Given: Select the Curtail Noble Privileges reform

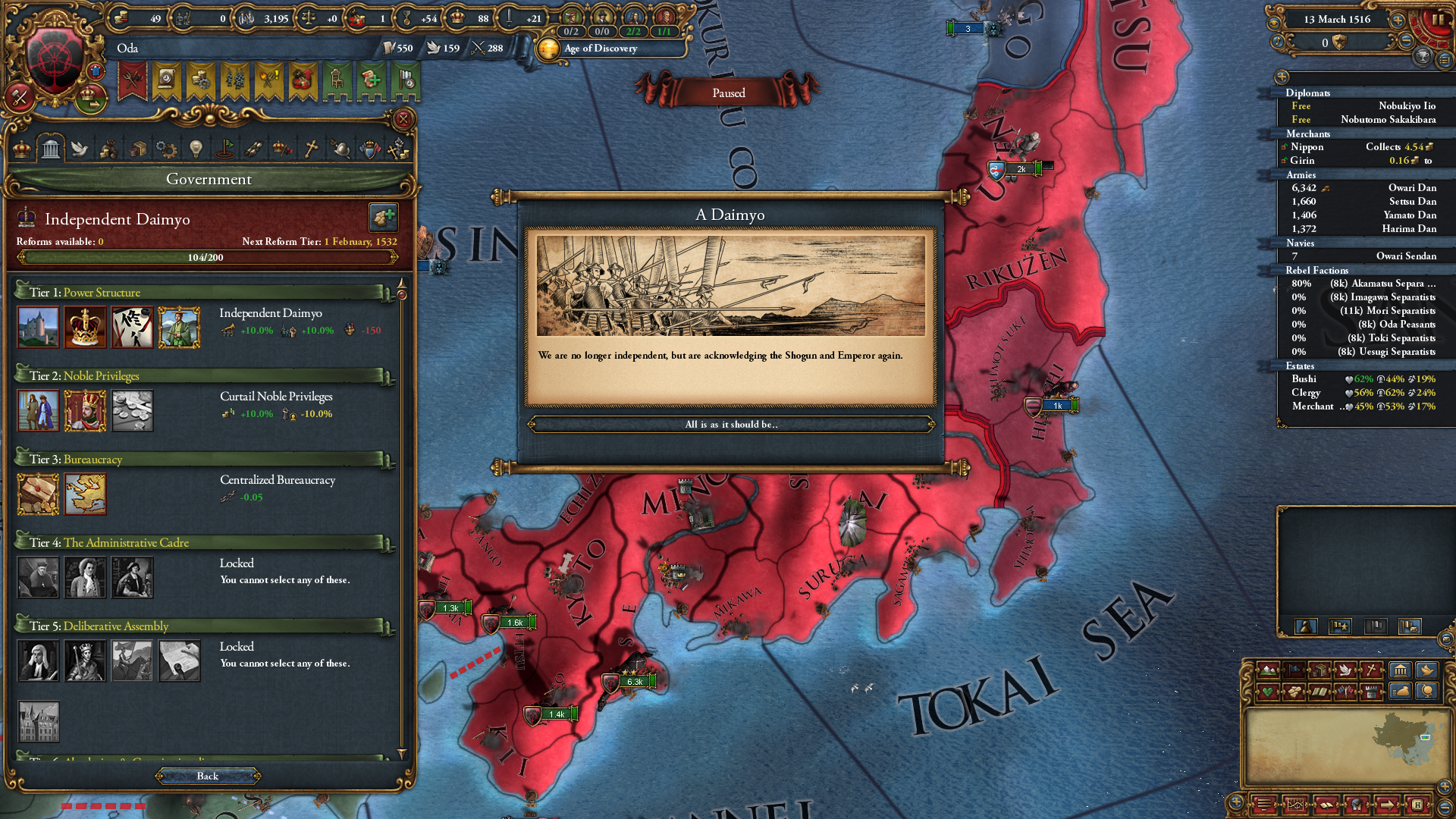Looking at the screenshot, I should click(x=85, y=411).
